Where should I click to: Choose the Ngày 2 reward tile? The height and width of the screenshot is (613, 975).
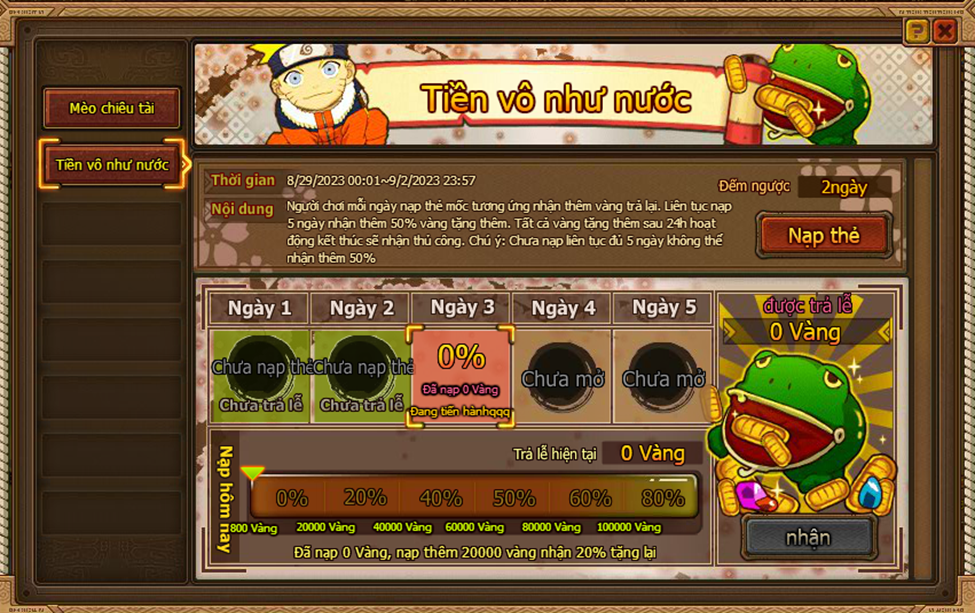[x=361, y=376]
